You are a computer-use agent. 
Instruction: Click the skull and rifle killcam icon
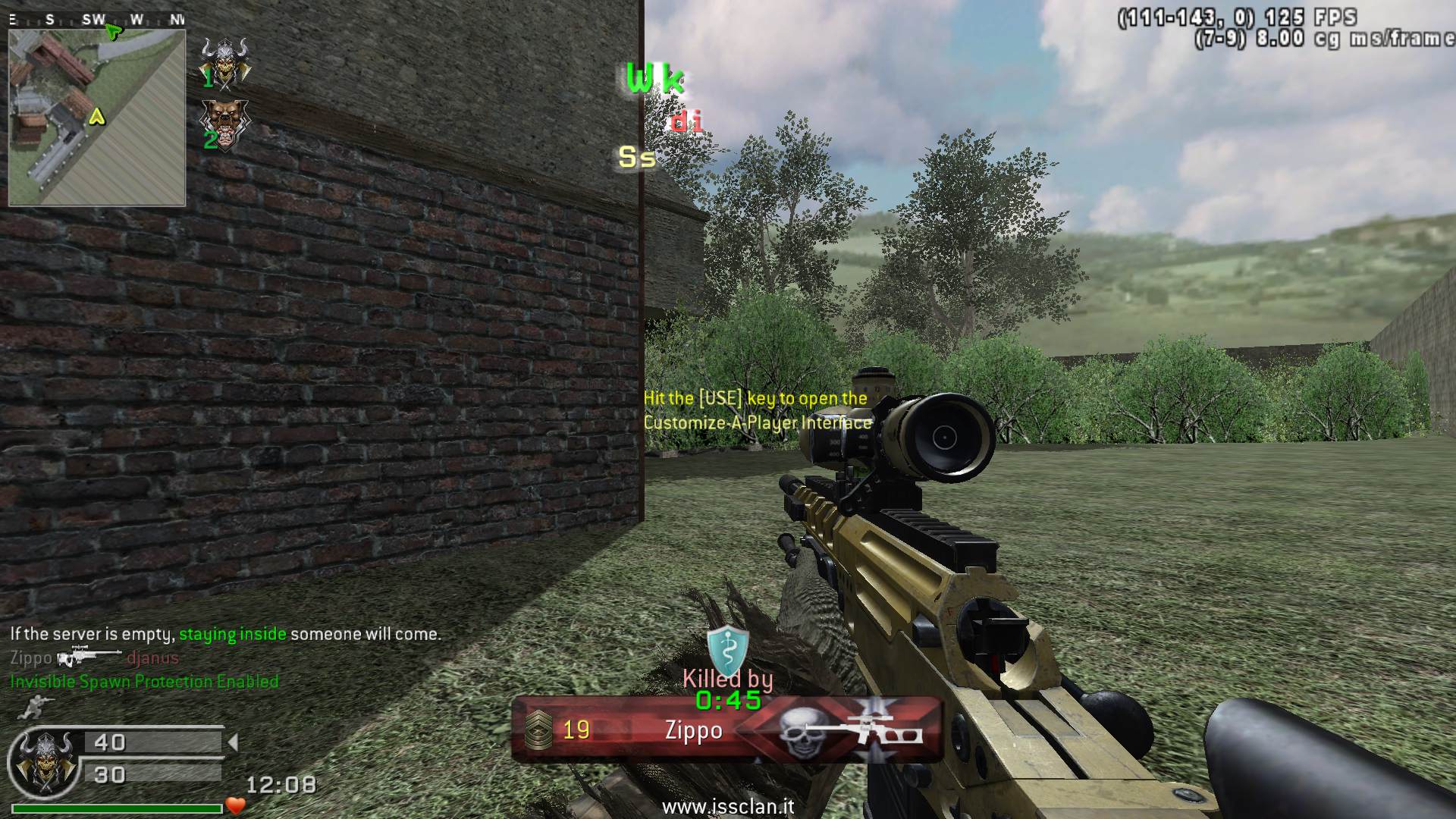[x=849, y=731]
